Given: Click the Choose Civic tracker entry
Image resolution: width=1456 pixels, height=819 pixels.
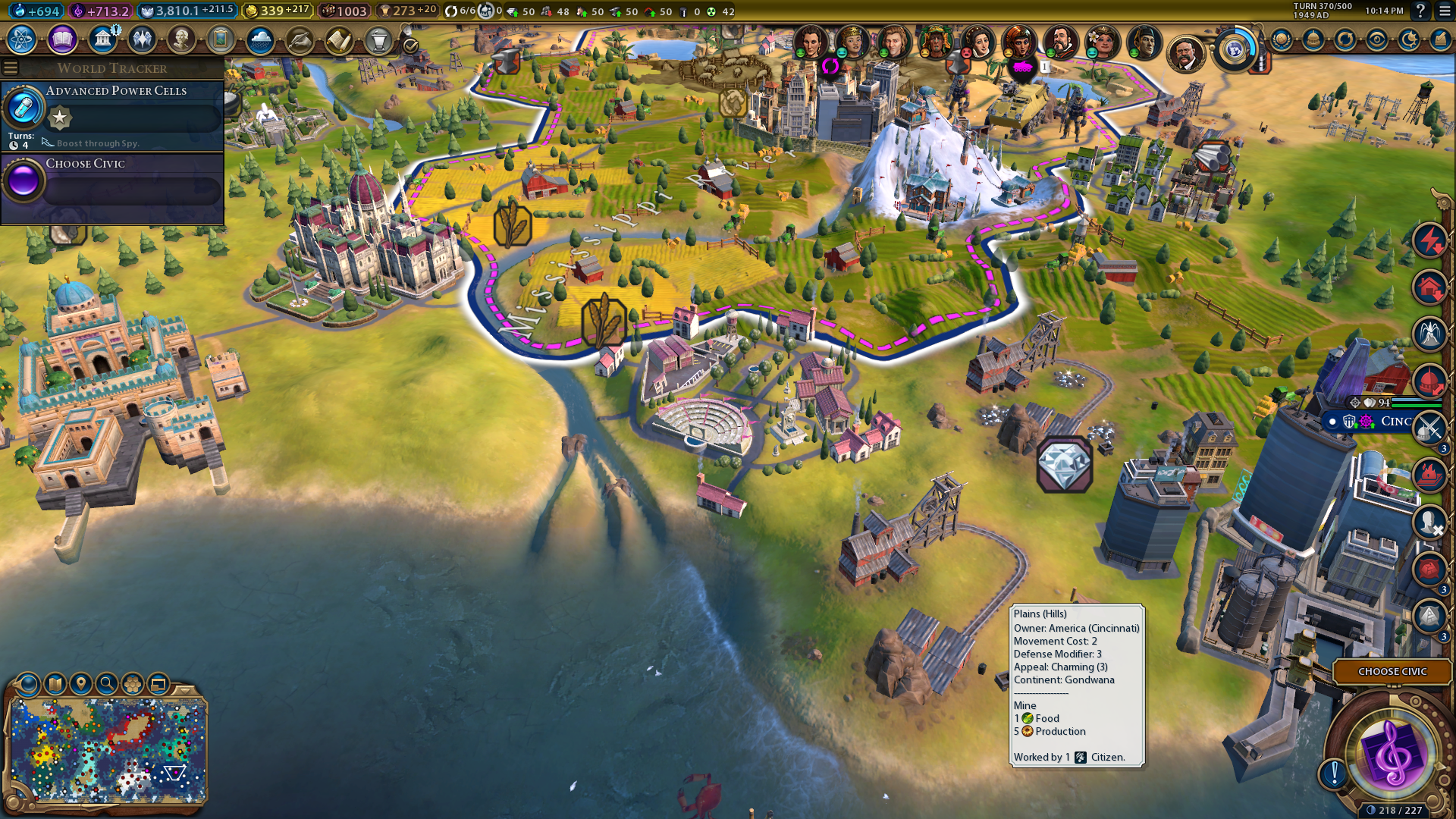Looking at the screenshot, I should tap(112, 180).
